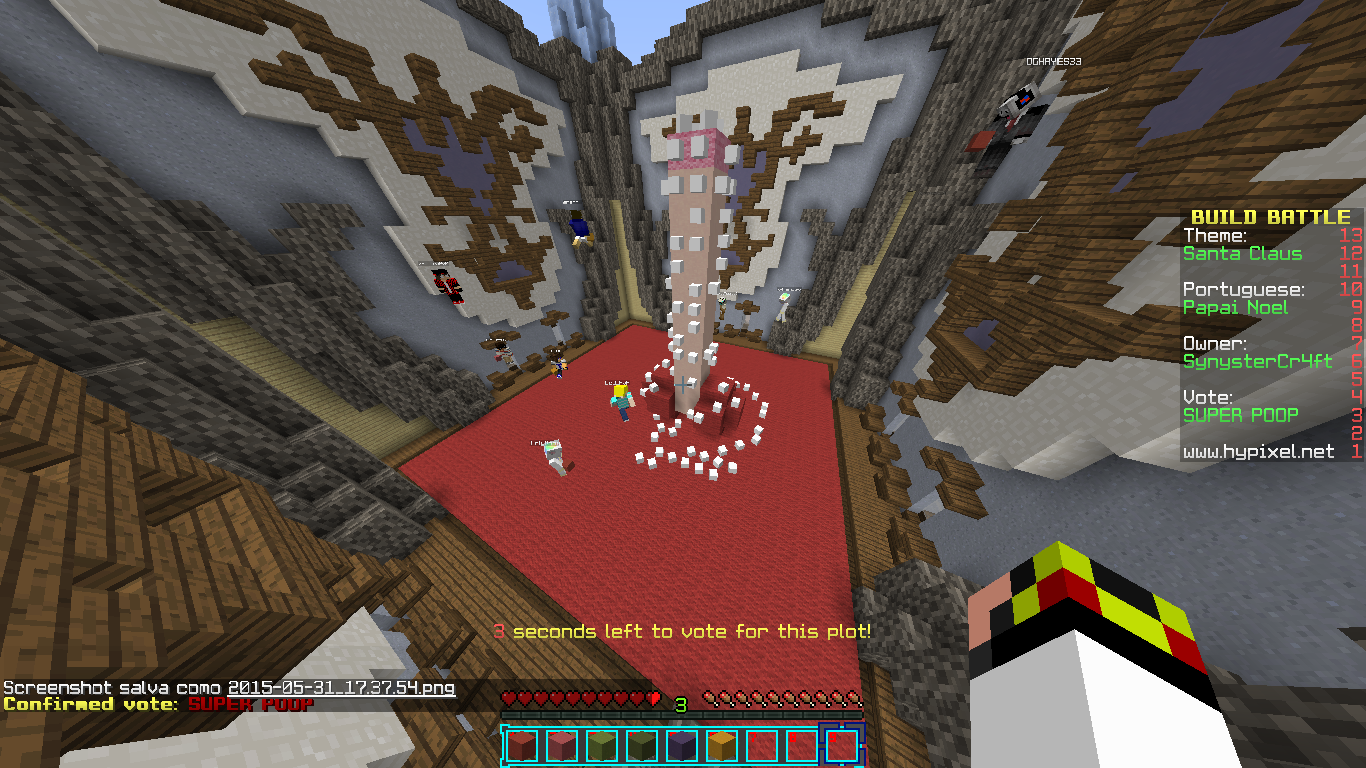Select the pink clay block slot
The image size is (1366, 768).
[x=561, y=746]
